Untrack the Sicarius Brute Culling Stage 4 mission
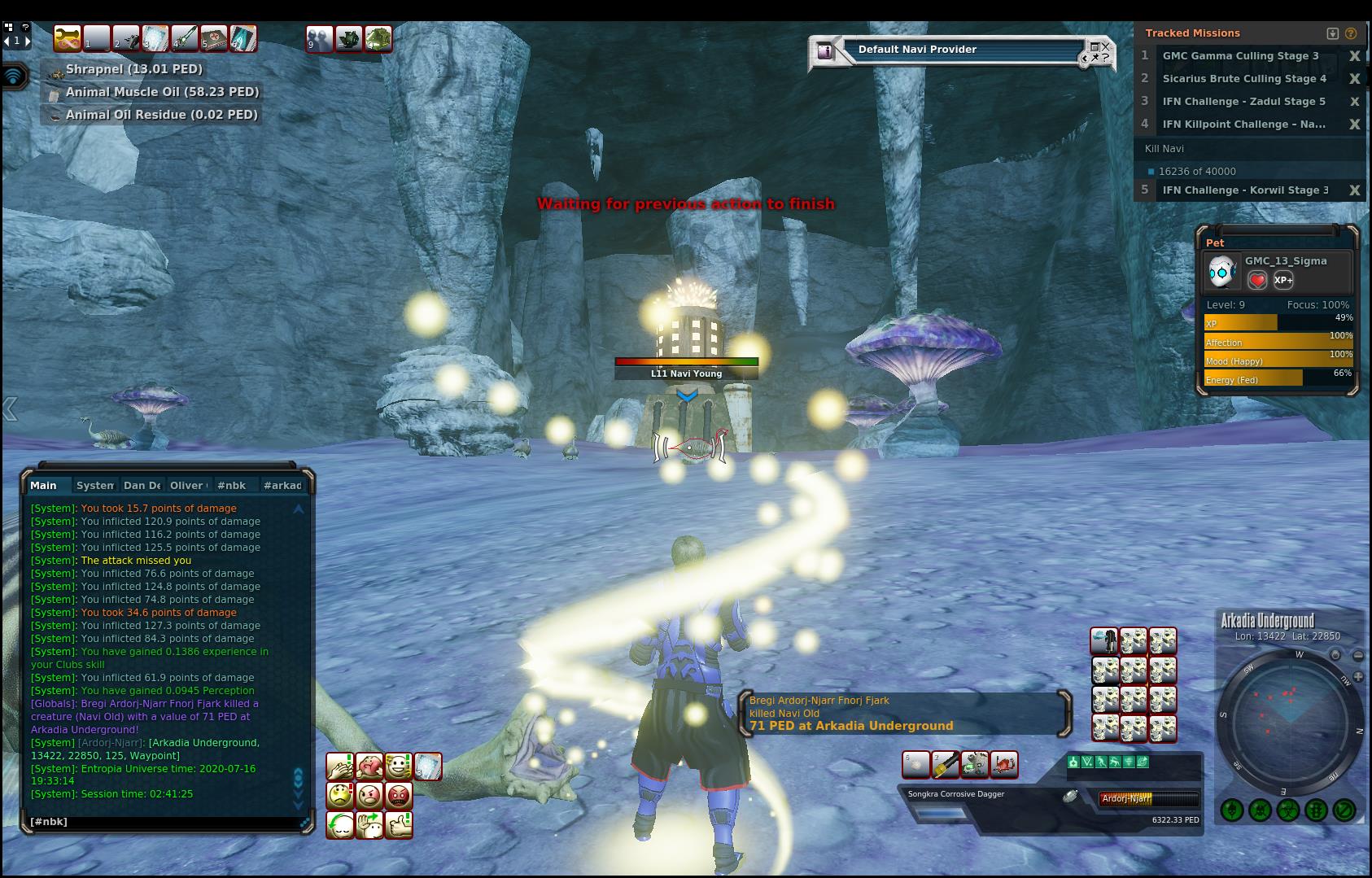This screenshot has width=1372, height=878. 1355,79
